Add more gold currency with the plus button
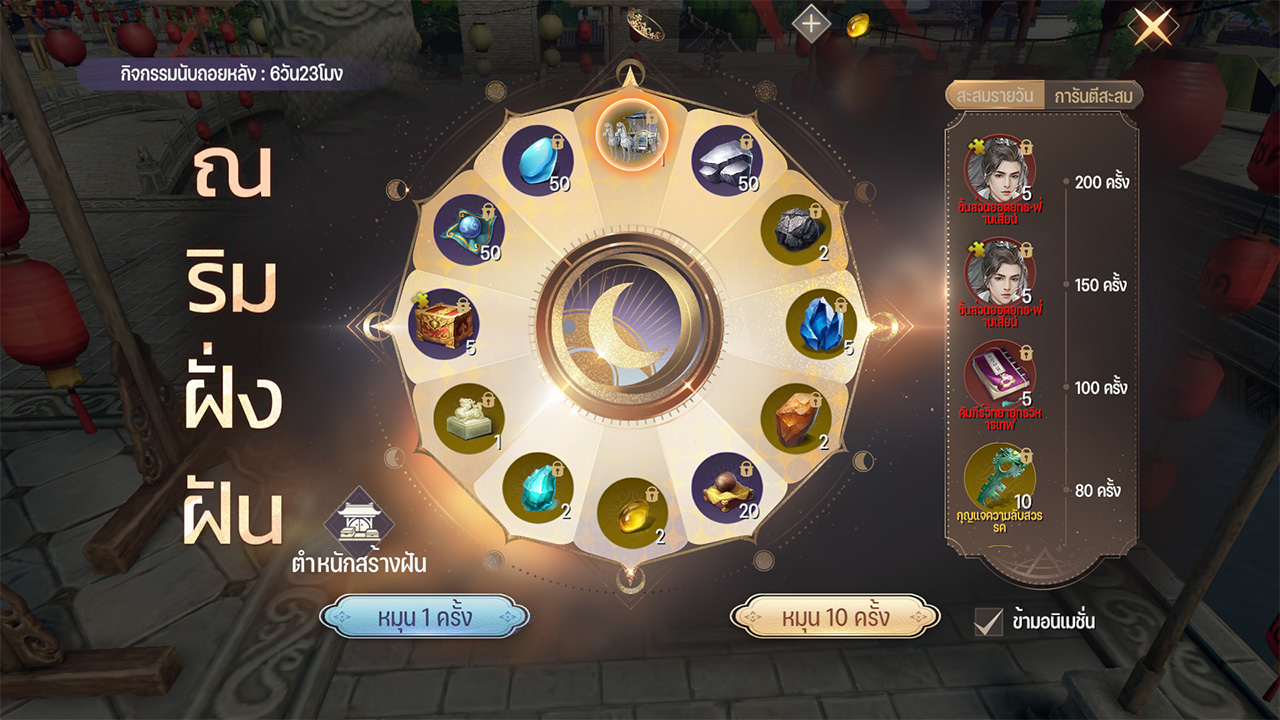1280x720 pixels. click(810, 23)
